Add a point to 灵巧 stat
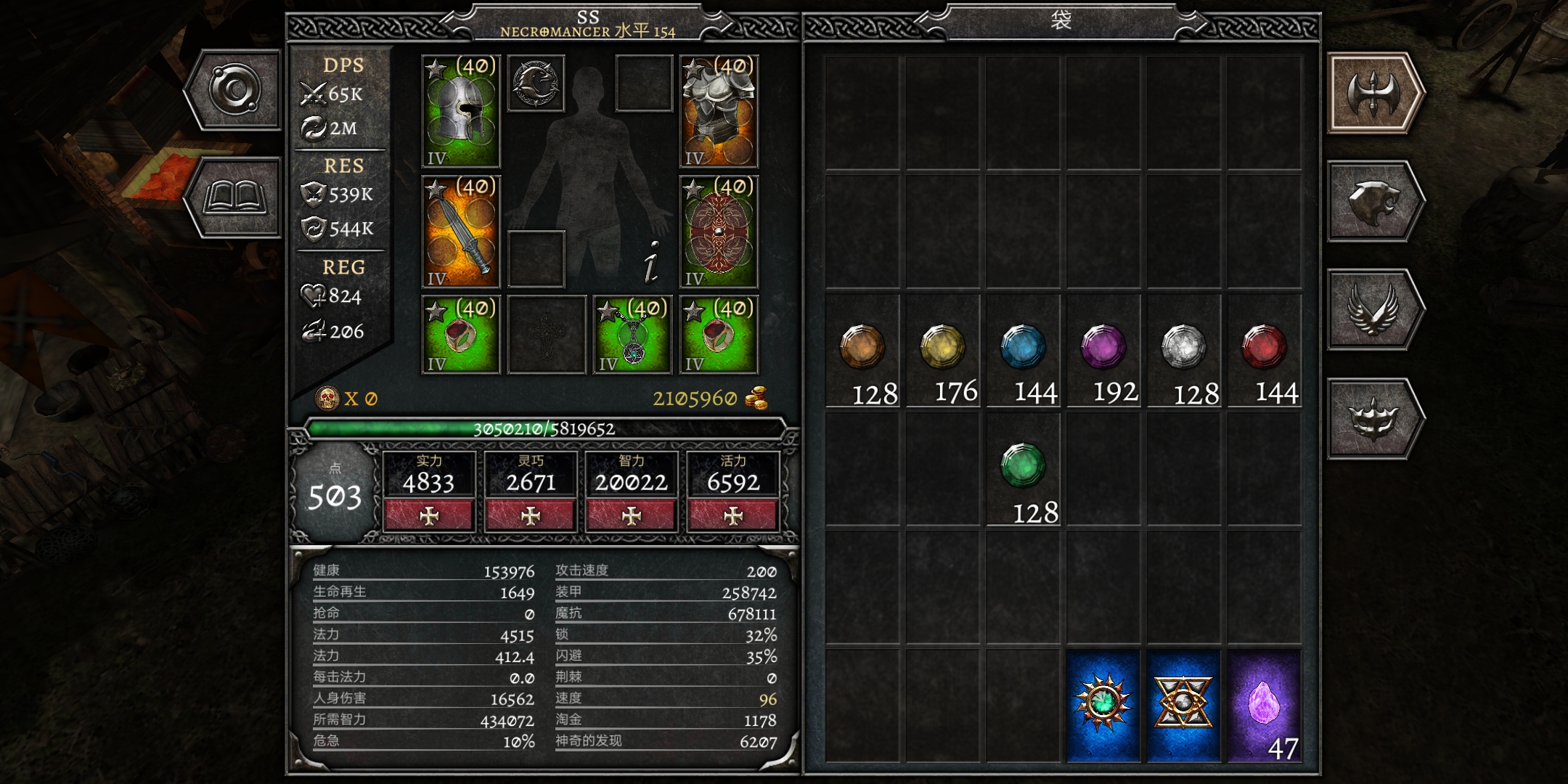The height and width of the screenshot is (784, 1568). coord(531,515)
